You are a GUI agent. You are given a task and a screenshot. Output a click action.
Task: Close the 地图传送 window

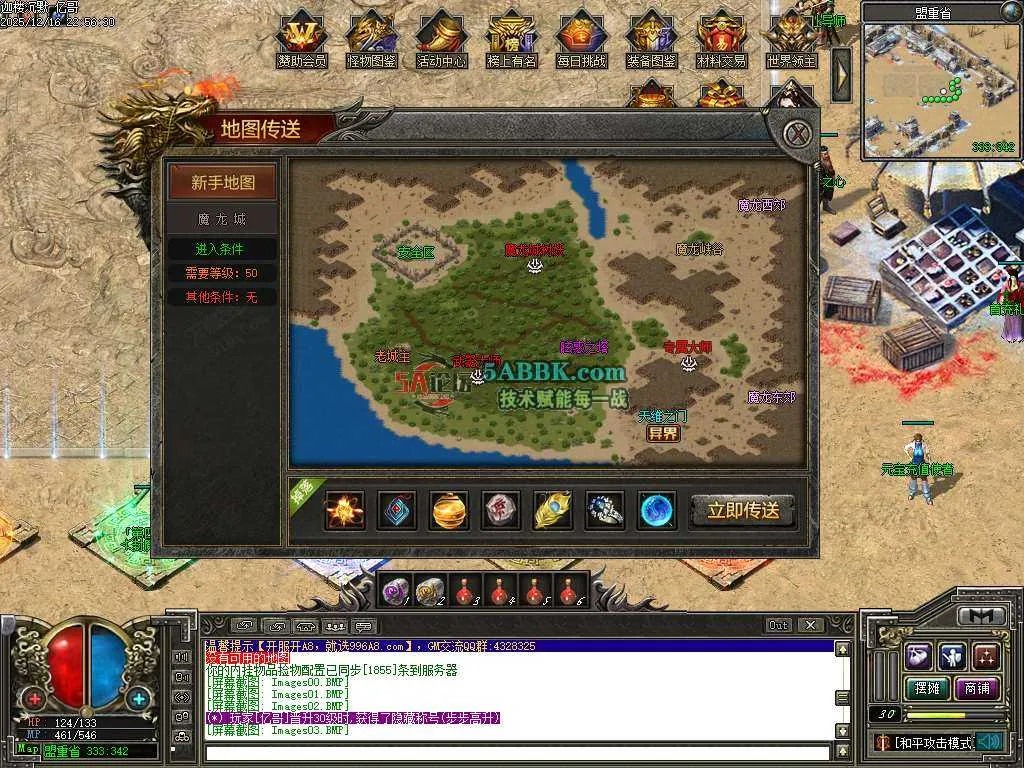tap(796, 133)
